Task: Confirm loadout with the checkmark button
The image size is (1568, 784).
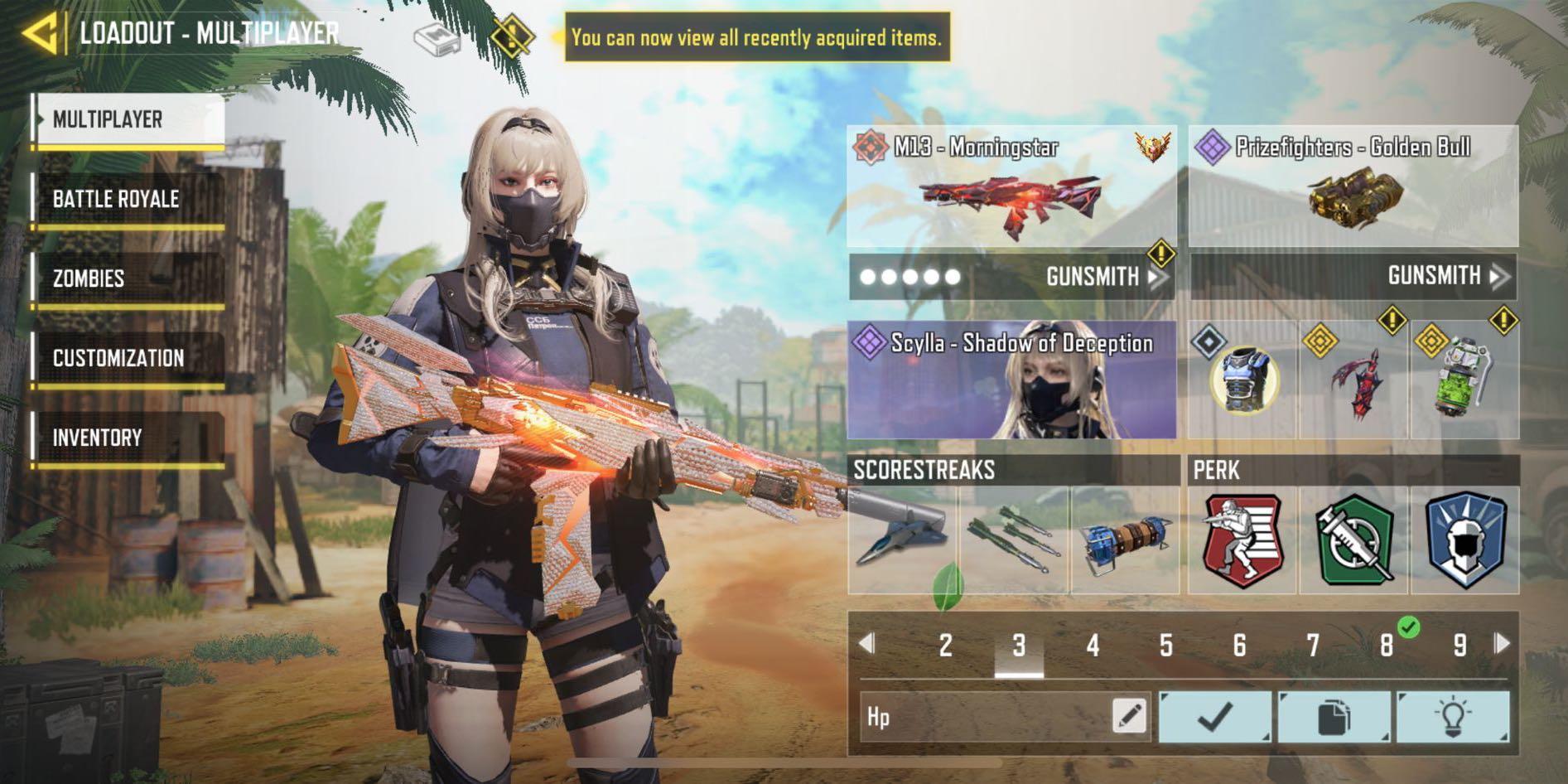Action: pyautogui.click(x=1214, y=717)
